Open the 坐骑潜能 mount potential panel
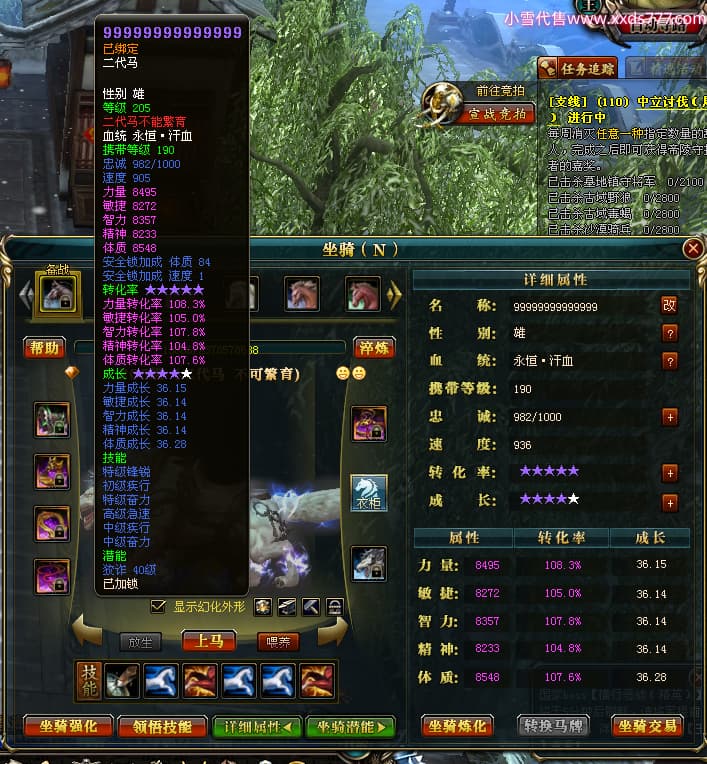This screenshot has width=707, height=764. pos(350,727)
